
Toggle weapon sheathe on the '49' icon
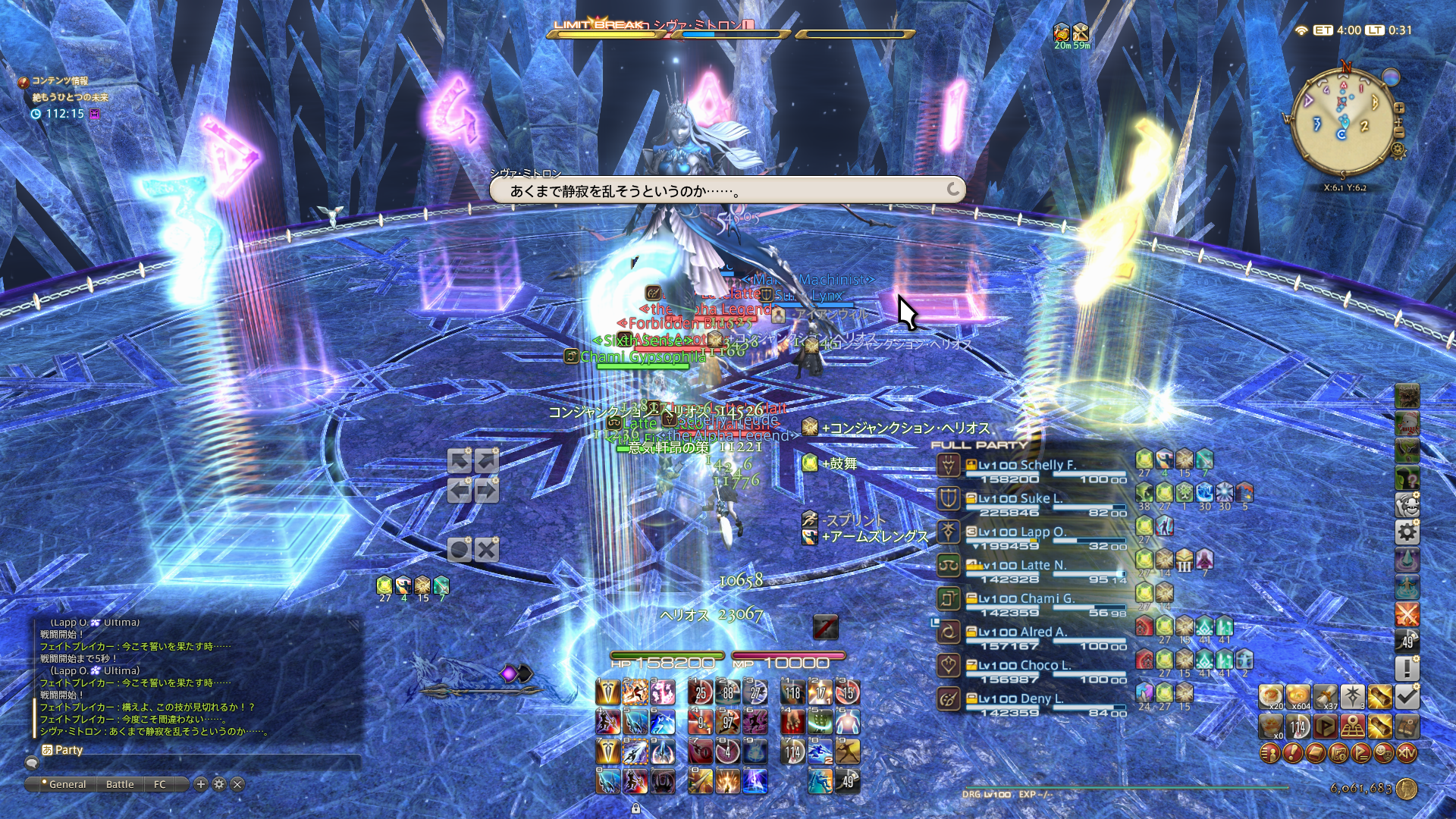[x=1406, y=639]
